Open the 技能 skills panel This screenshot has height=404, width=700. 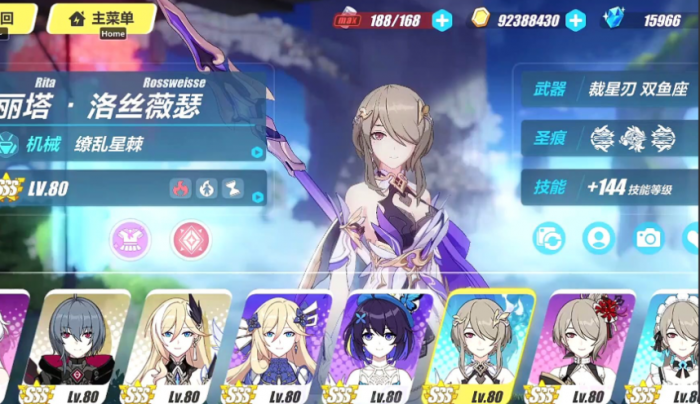(607, 187)
